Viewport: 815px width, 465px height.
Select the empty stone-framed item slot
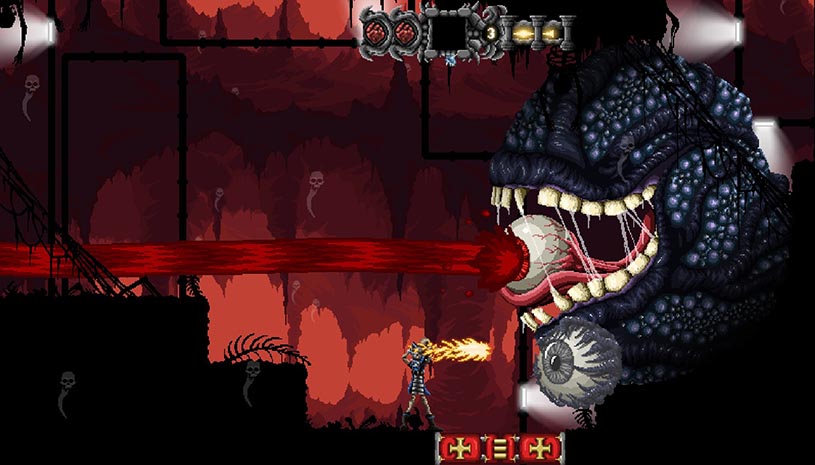click(447, 33)
